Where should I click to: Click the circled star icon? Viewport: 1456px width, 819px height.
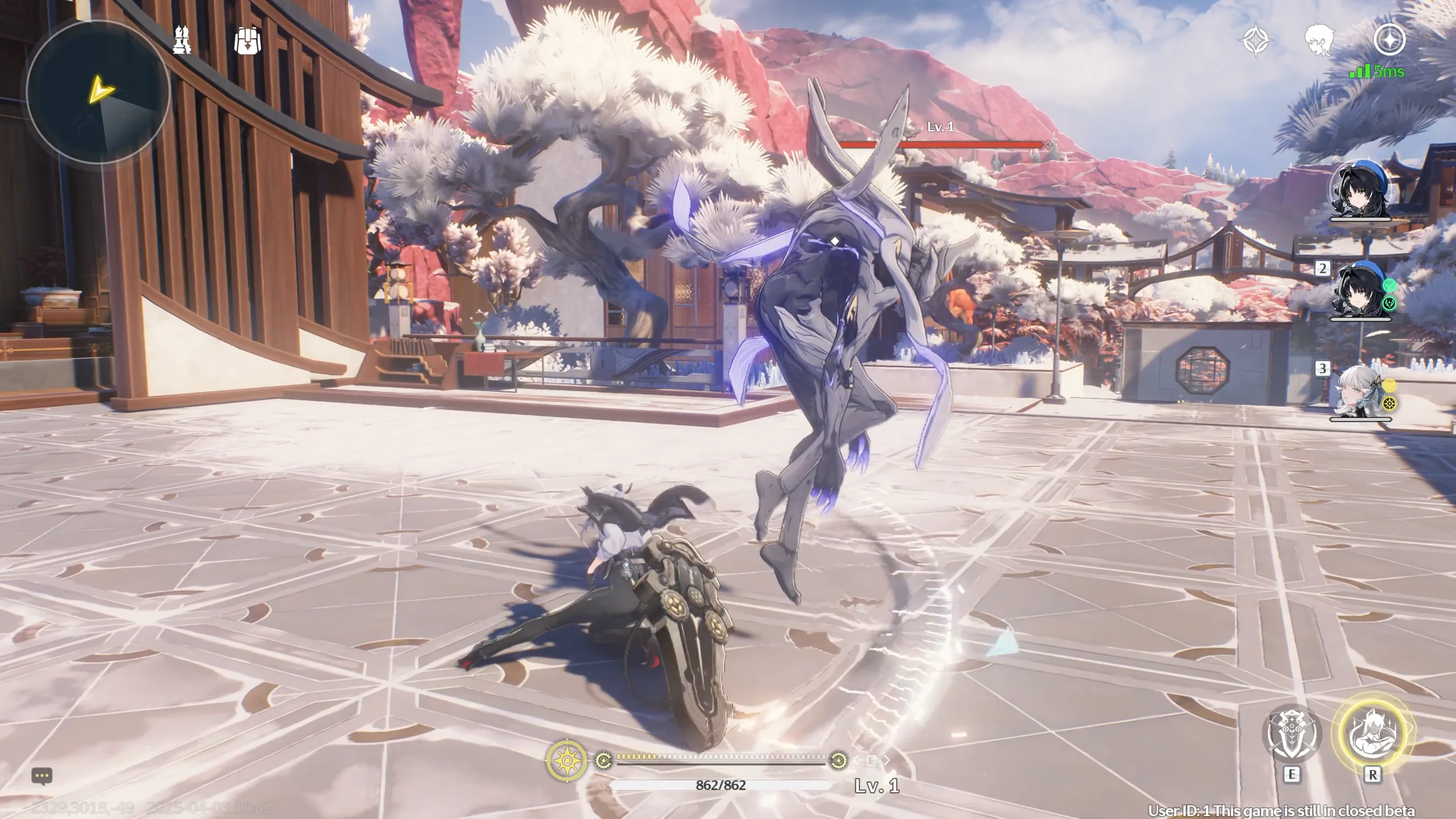[x=1389, y=39]
